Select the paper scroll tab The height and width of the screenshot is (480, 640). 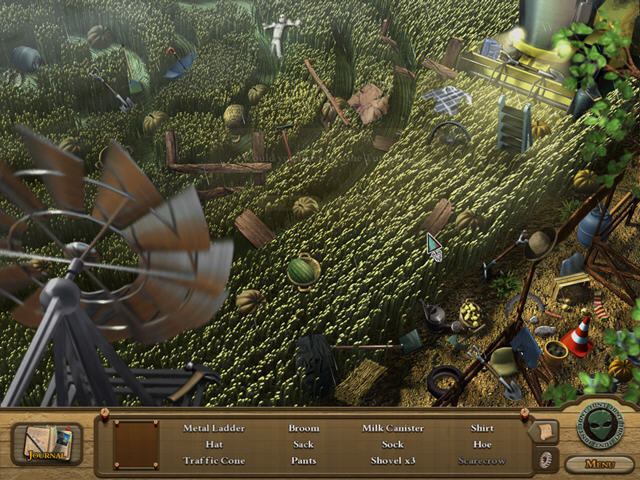pos(545,431)
